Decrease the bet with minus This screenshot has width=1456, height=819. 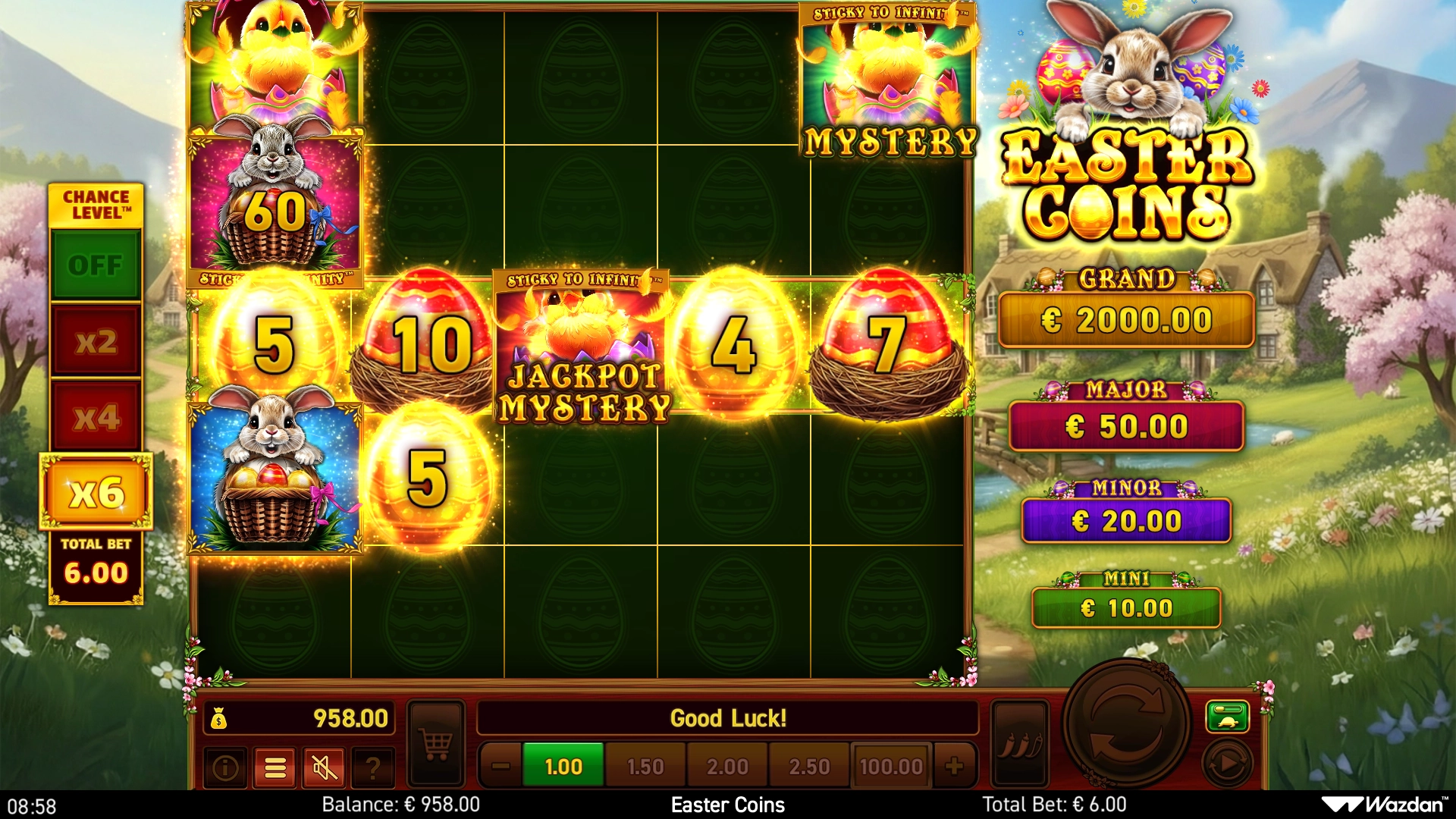(500, 767)
